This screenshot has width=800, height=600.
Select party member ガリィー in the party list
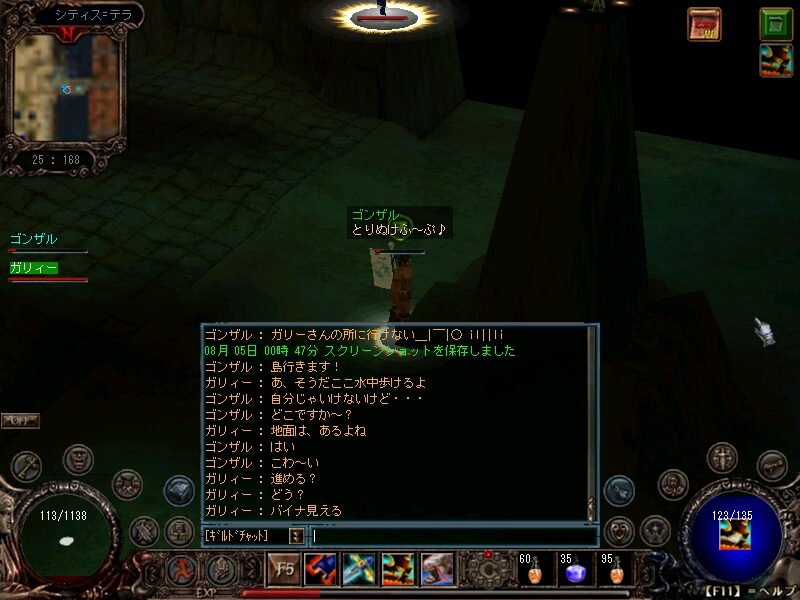tap(34, 268)
